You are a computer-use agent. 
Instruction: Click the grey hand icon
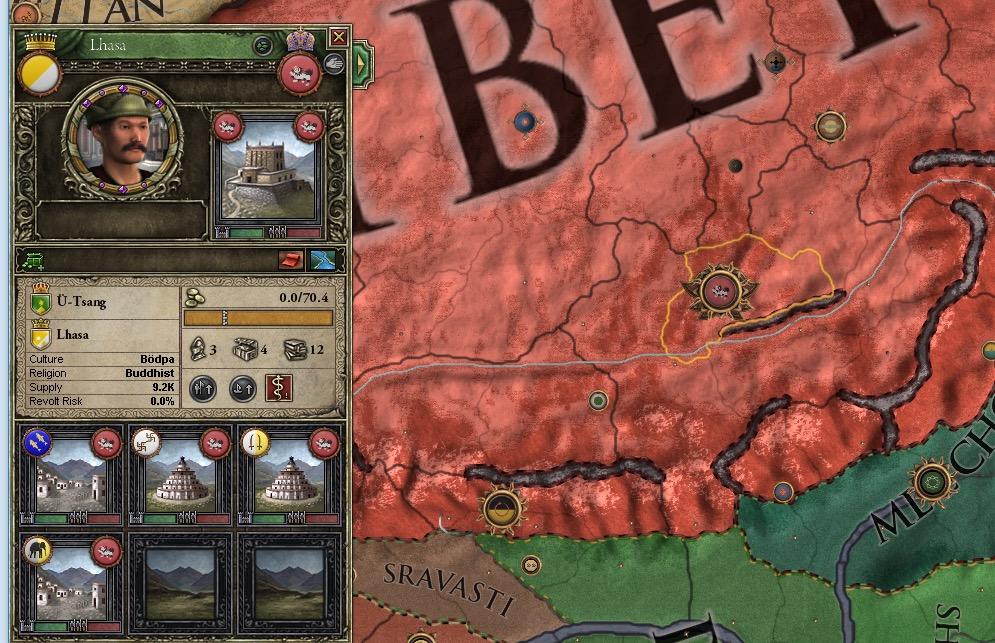click(x=333, y=66)
